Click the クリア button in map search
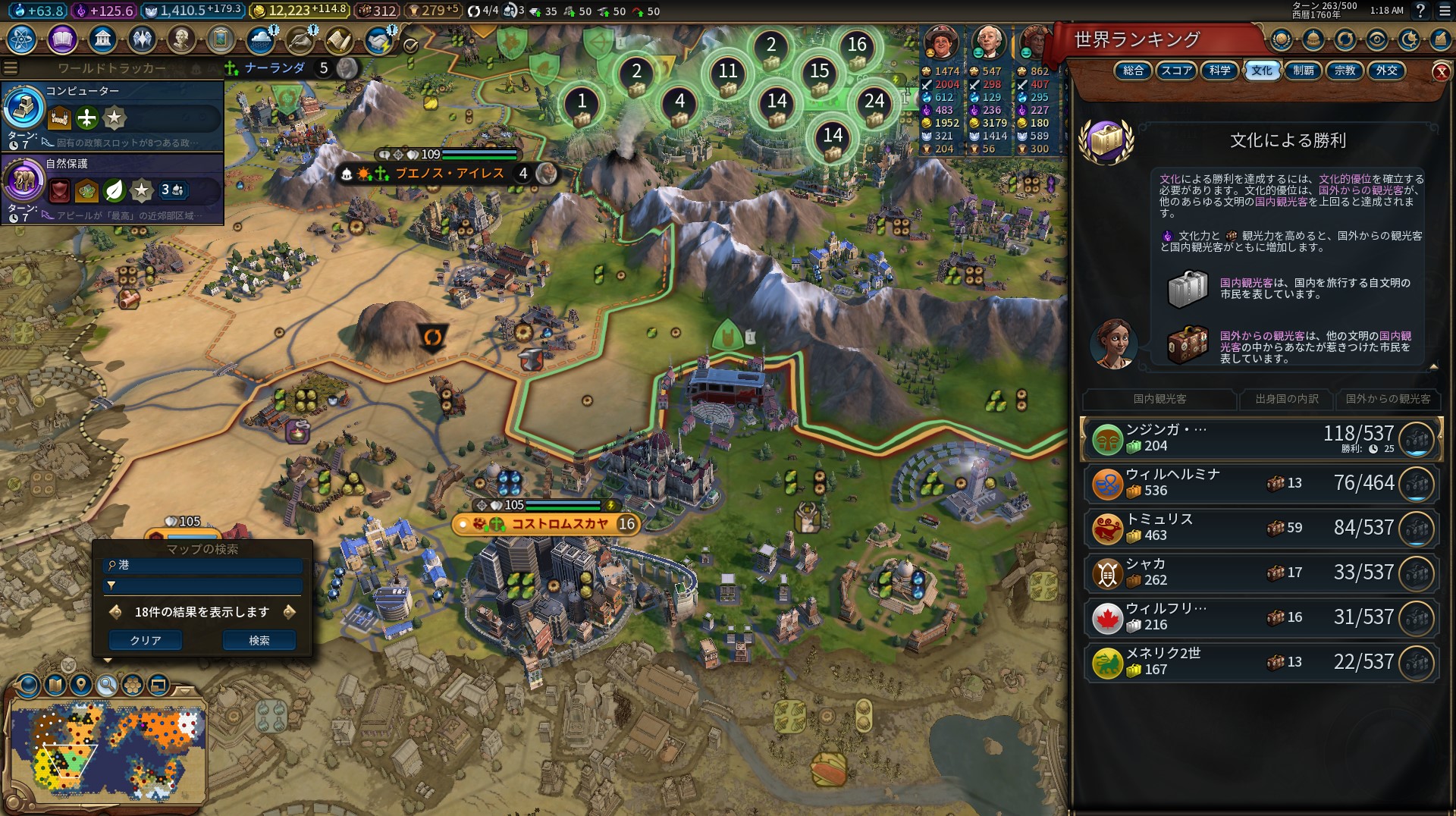This screenshot has width=1456, height=816. (146, 640)
